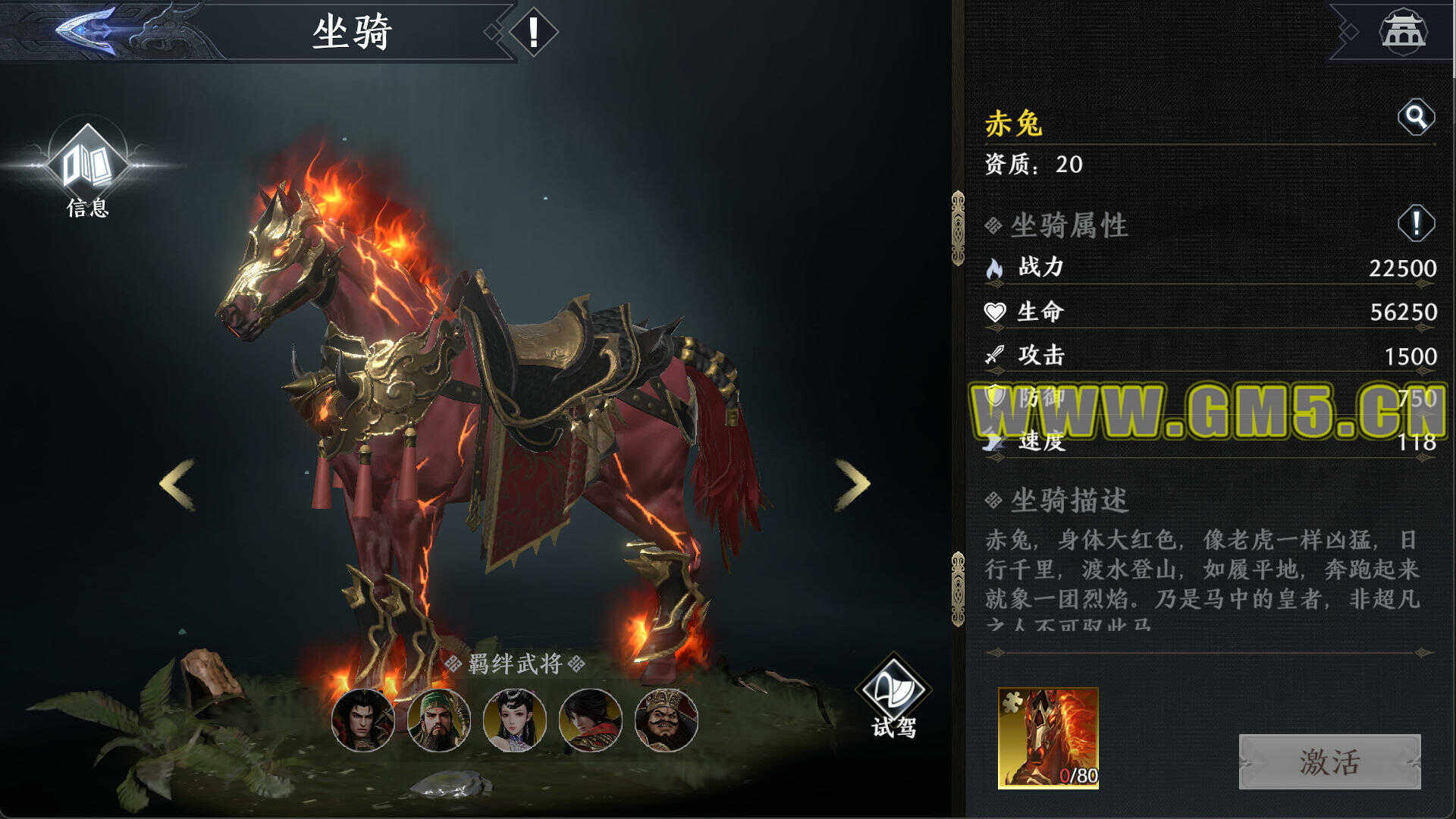1456x819 pixels.
Task: Select the 赤兔 mount fragment item
Action: 1048,738
